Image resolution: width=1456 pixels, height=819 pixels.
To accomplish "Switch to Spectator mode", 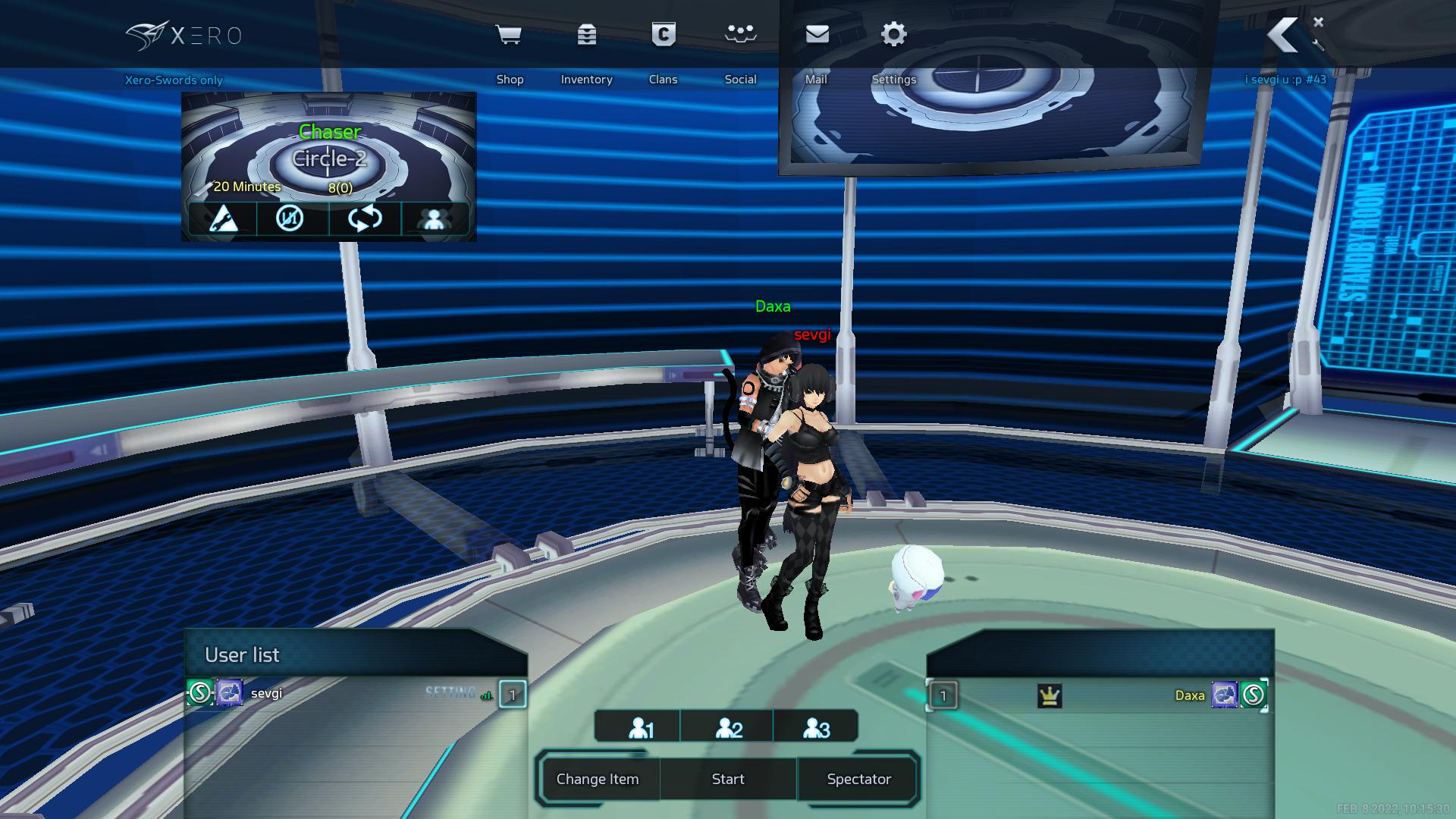I will point(858,779).
